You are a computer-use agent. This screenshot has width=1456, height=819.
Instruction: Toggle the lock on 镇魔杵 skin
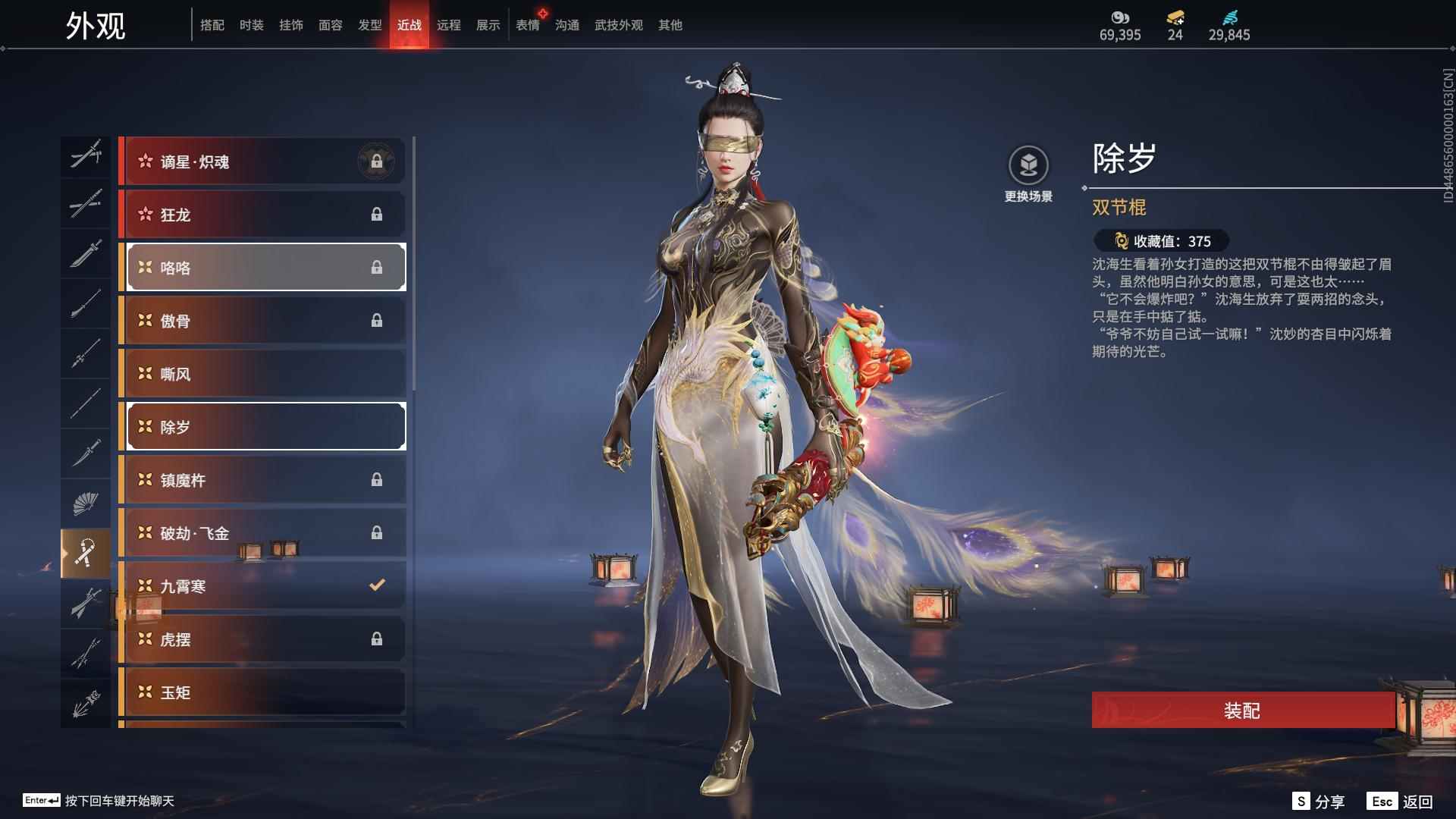(x=378, y=479)
